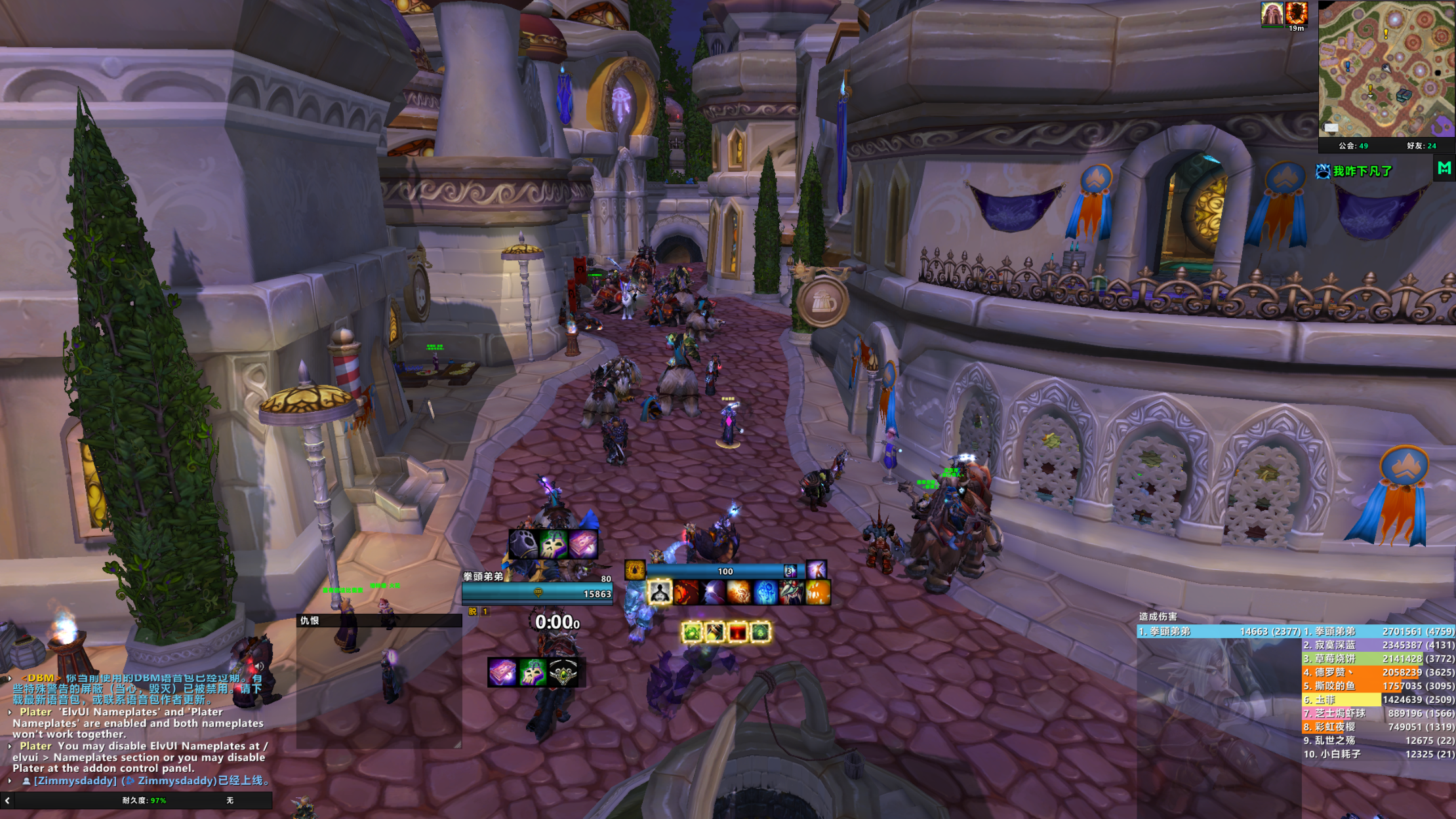Viewport: 1456px width, 819px height.
Task: Use the orange jack-o-lantern ability icon
Action: tap(818, 593)
